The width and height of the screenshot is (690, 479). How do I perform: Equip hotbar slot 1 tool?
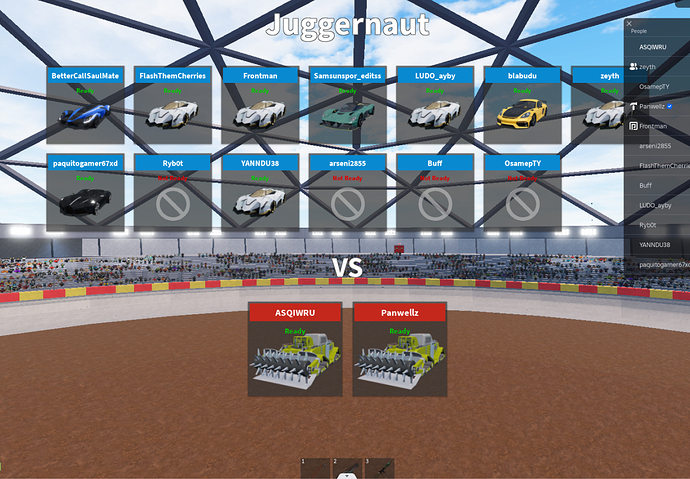pyautogui.click(x=313, y=469)
